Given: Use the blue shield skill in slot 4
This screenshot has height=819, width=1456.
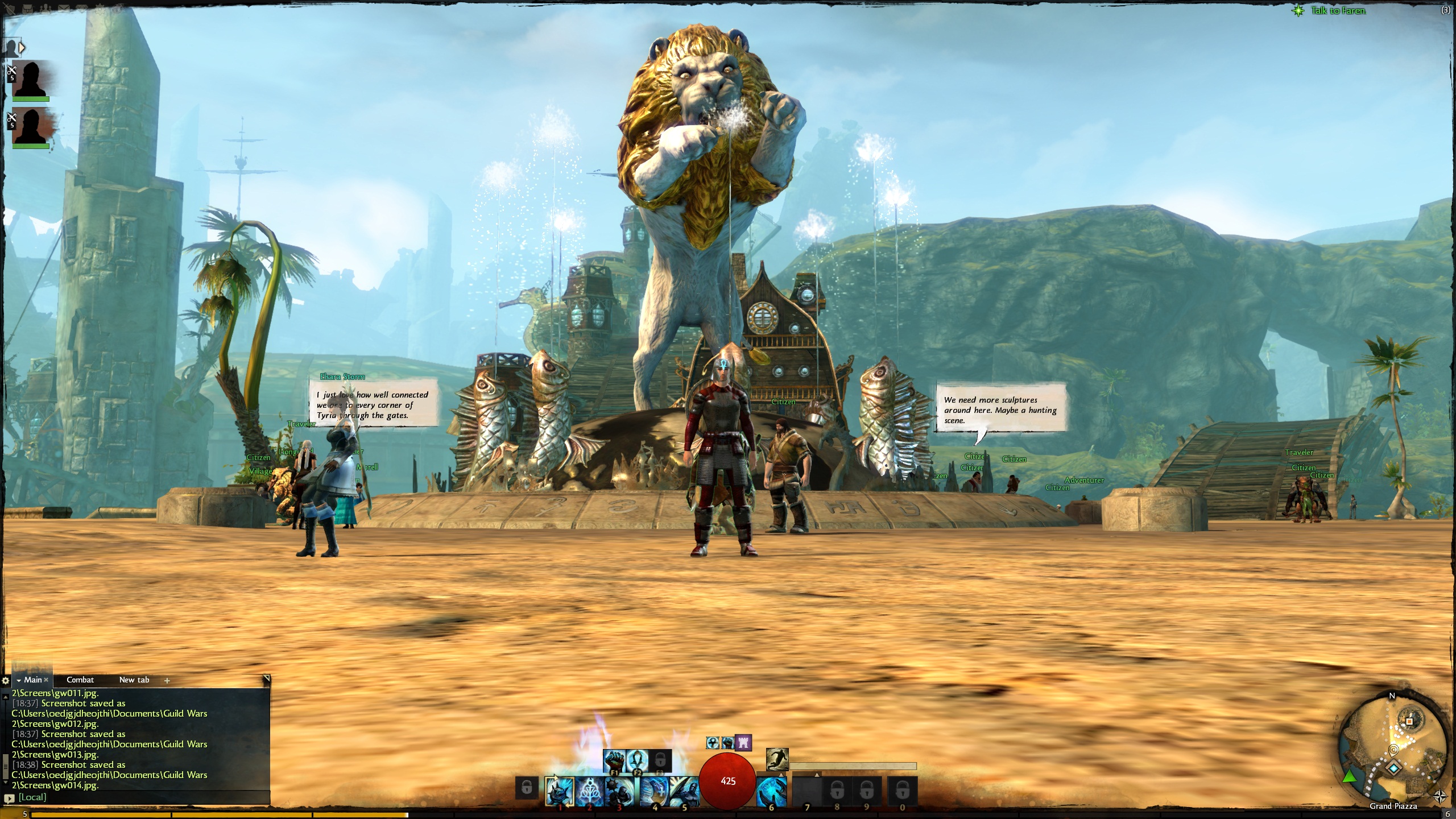Looking at the screenshot, I should tap(653, 791).
